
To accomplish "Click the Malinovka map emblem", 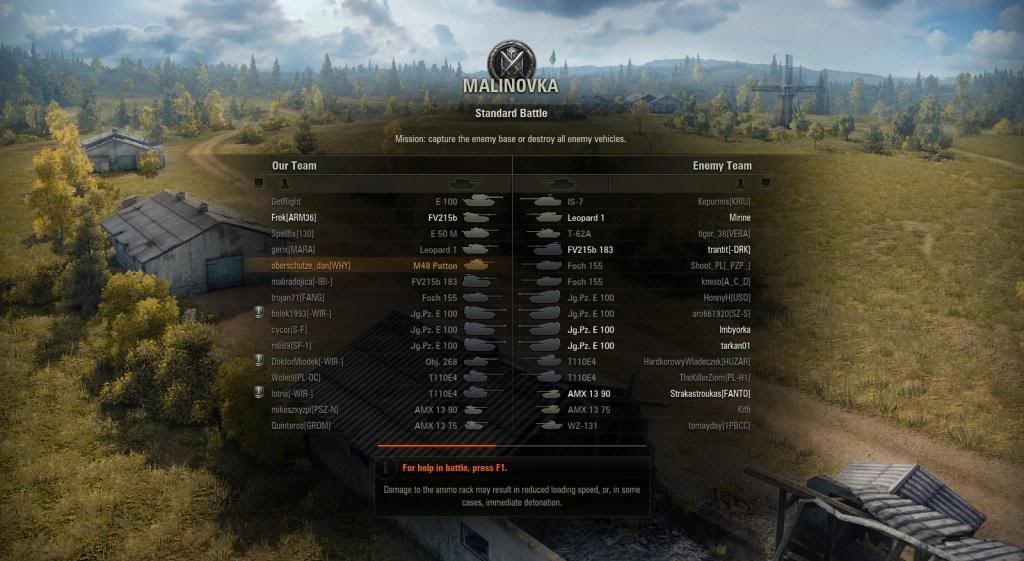I will tap(510, 60).
